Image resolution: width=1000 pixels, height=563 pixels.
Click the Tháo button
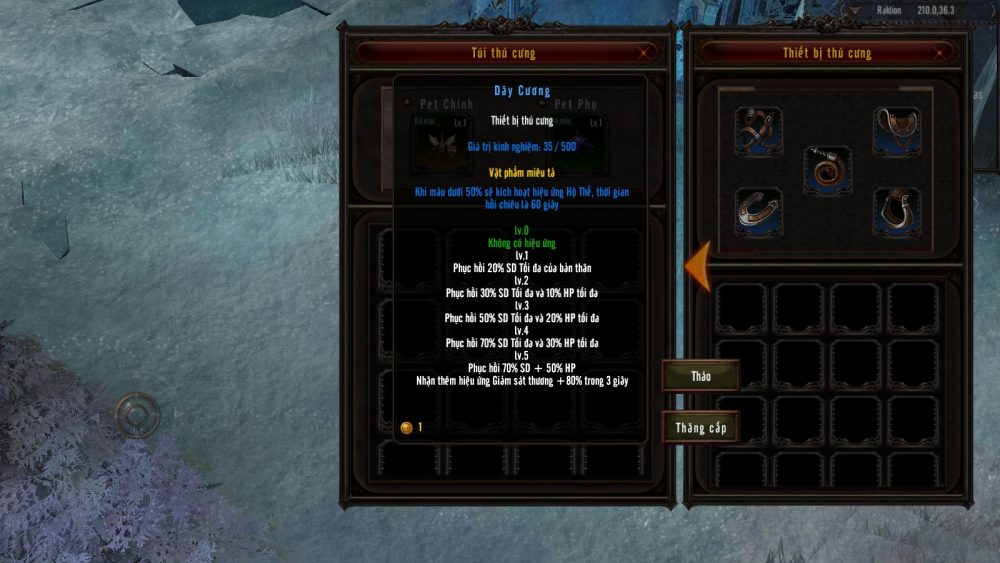coord(700,376)
